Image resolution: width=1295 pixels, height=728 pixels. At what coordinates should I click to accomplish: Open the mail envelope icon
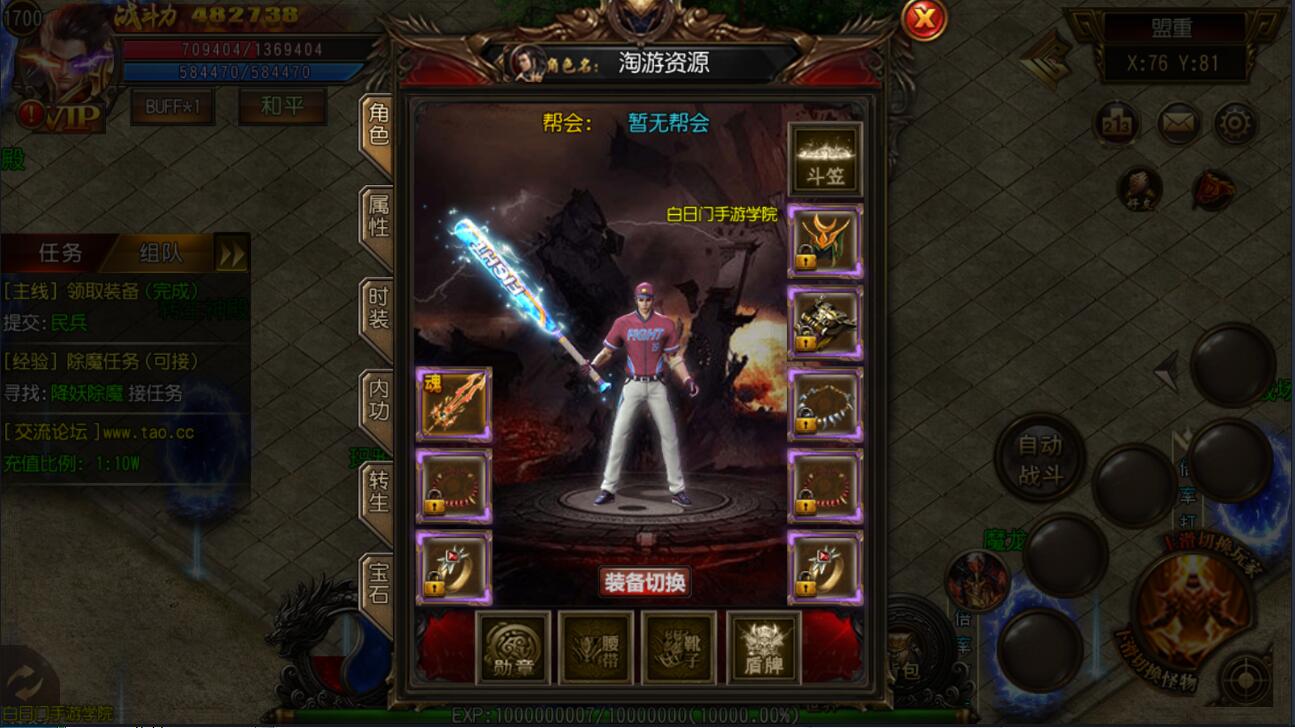point(1180,124)
